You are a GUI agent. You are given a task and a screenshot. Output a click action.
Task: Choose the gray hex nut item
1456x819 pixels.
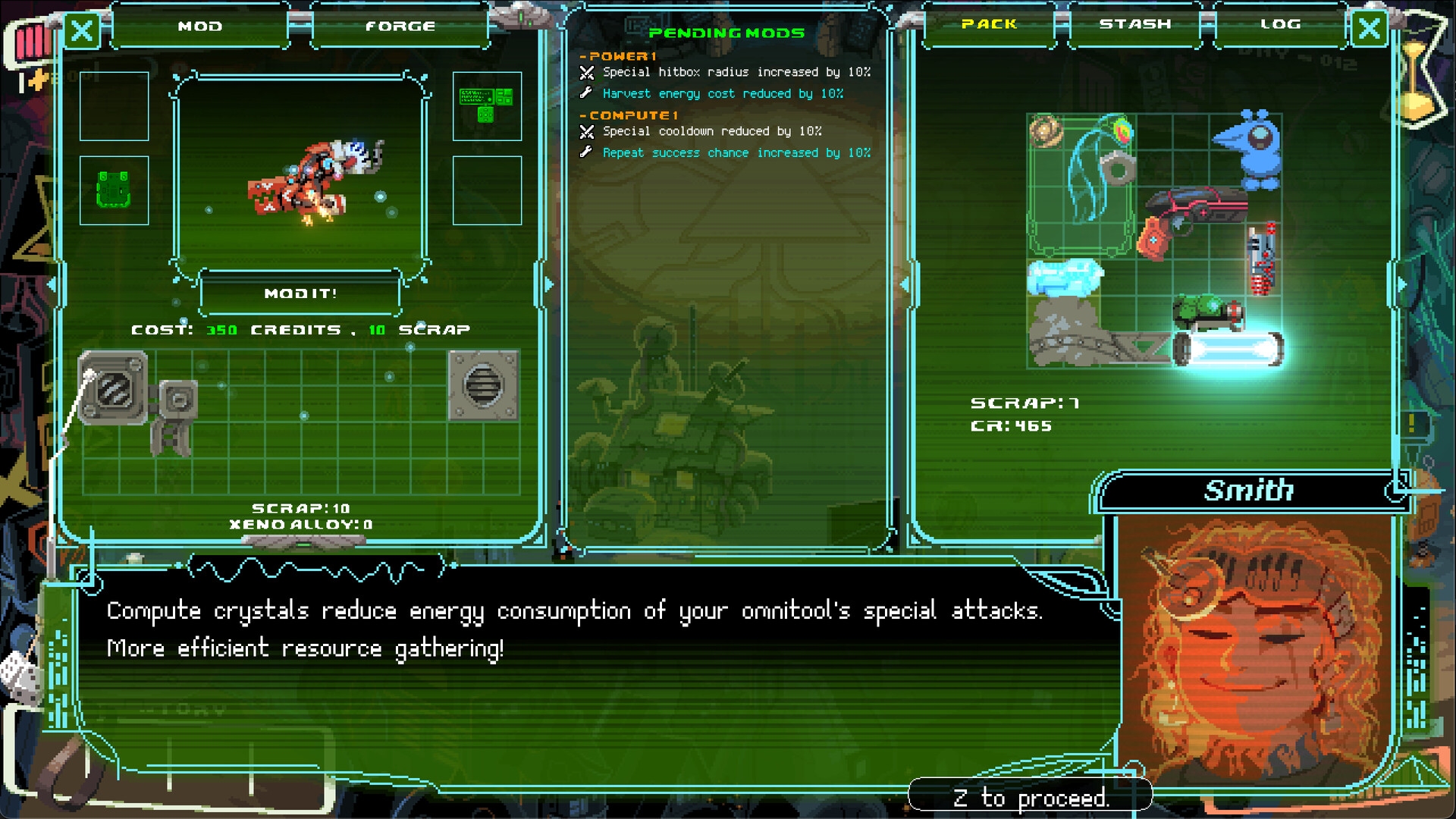1116,168
